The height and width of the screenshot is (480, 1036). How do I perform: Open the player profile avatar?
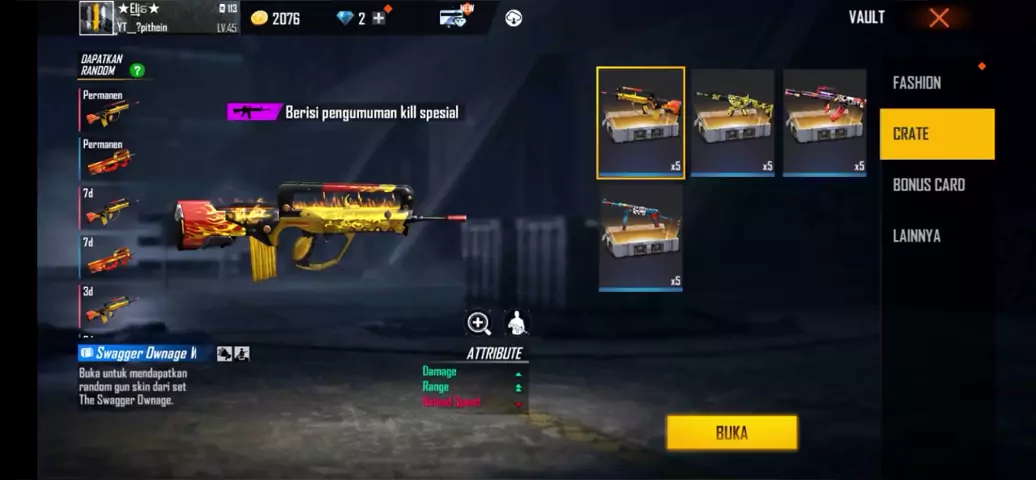click(96, 17)
